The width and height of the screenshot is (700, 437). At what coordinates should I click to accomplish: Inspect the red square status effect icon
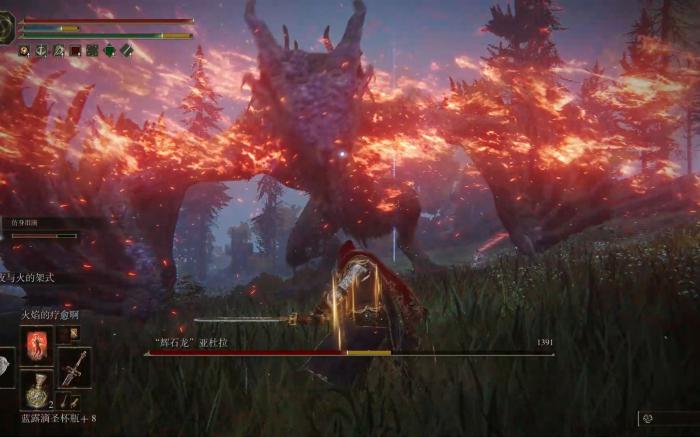click(75, 50)
